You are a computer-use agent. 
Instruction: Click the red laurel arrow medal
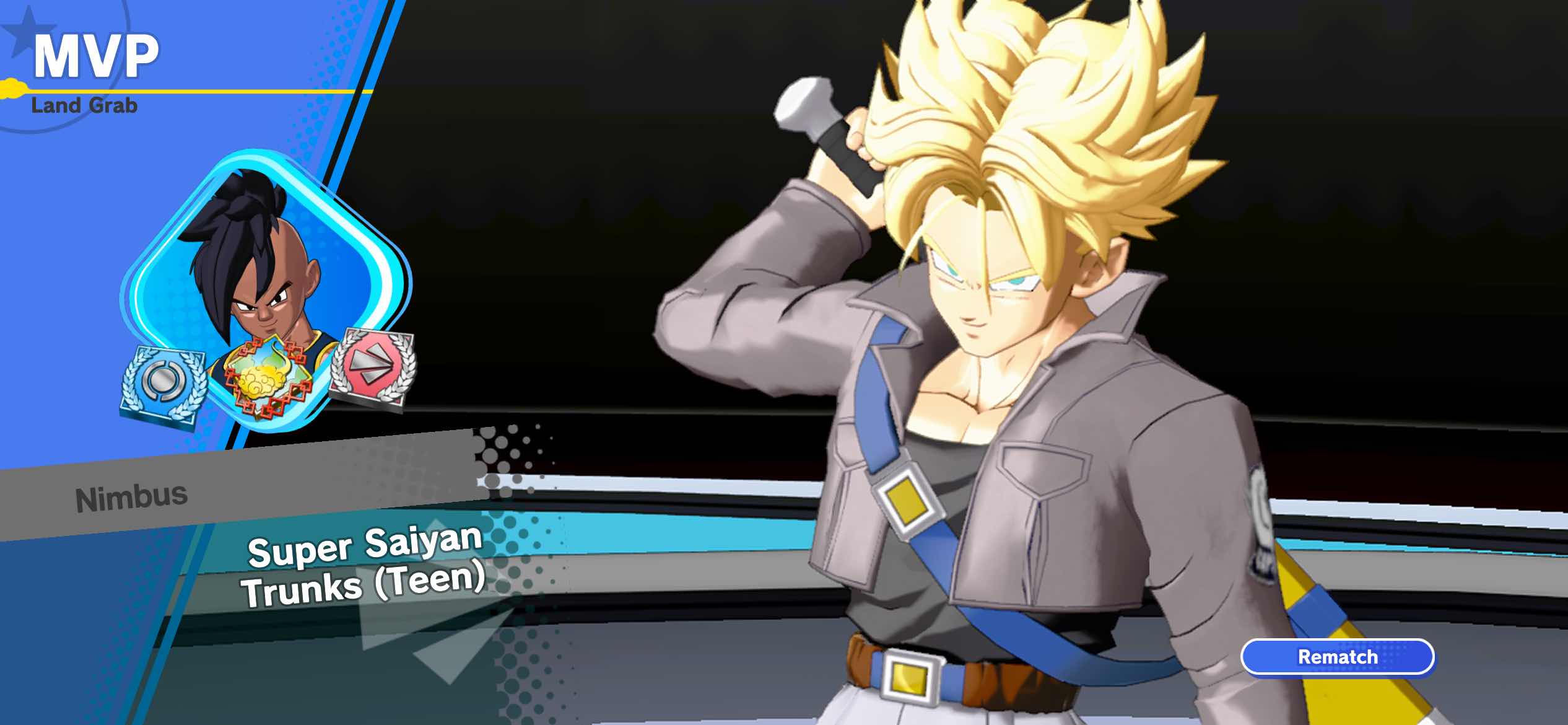372,367
